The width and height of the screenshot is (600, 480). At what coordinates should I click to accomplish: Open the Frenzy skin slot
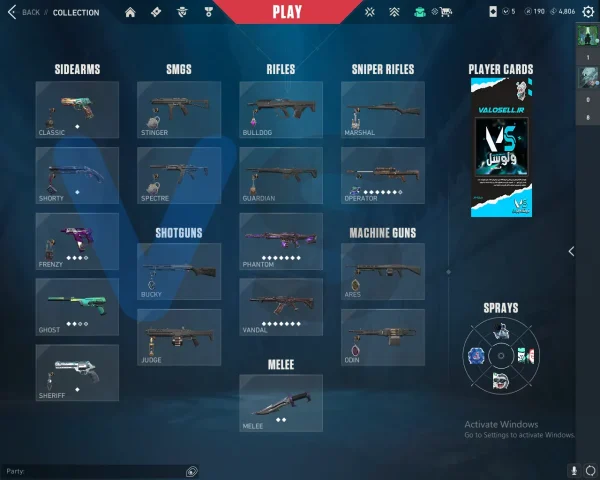77,240
